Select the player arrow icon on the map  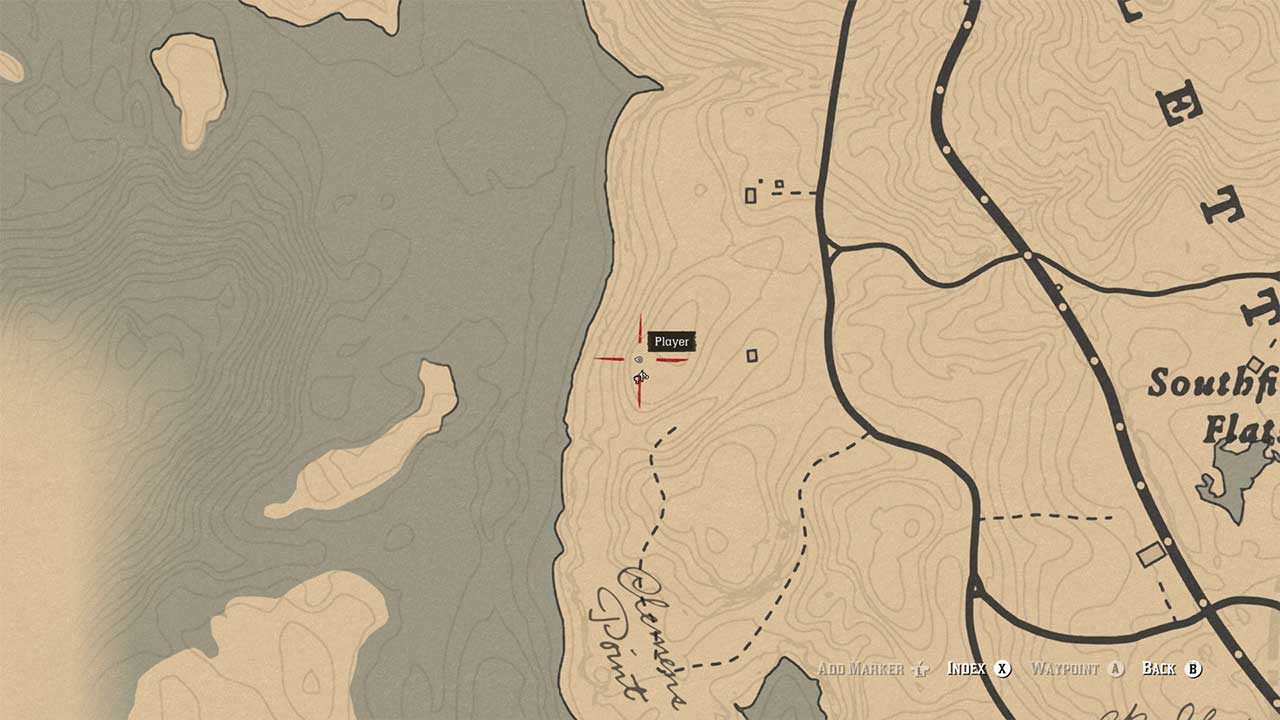[x=640, y=376]
